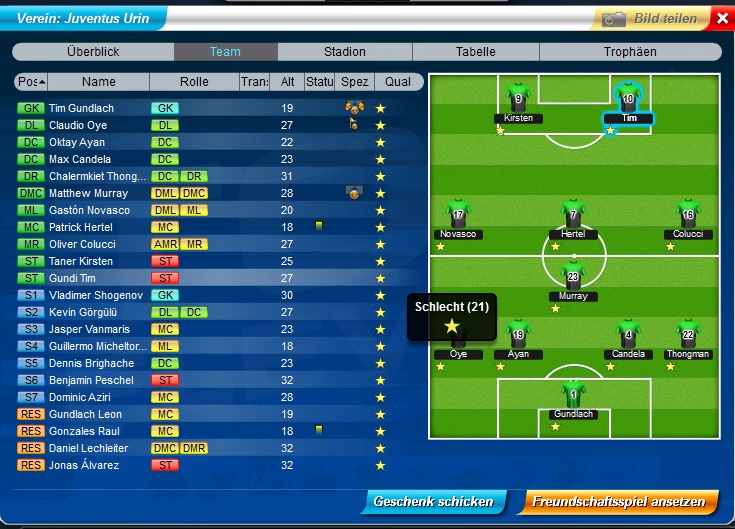
Task: Select Tim Gundlach in the player list
Action: [81, 108]
